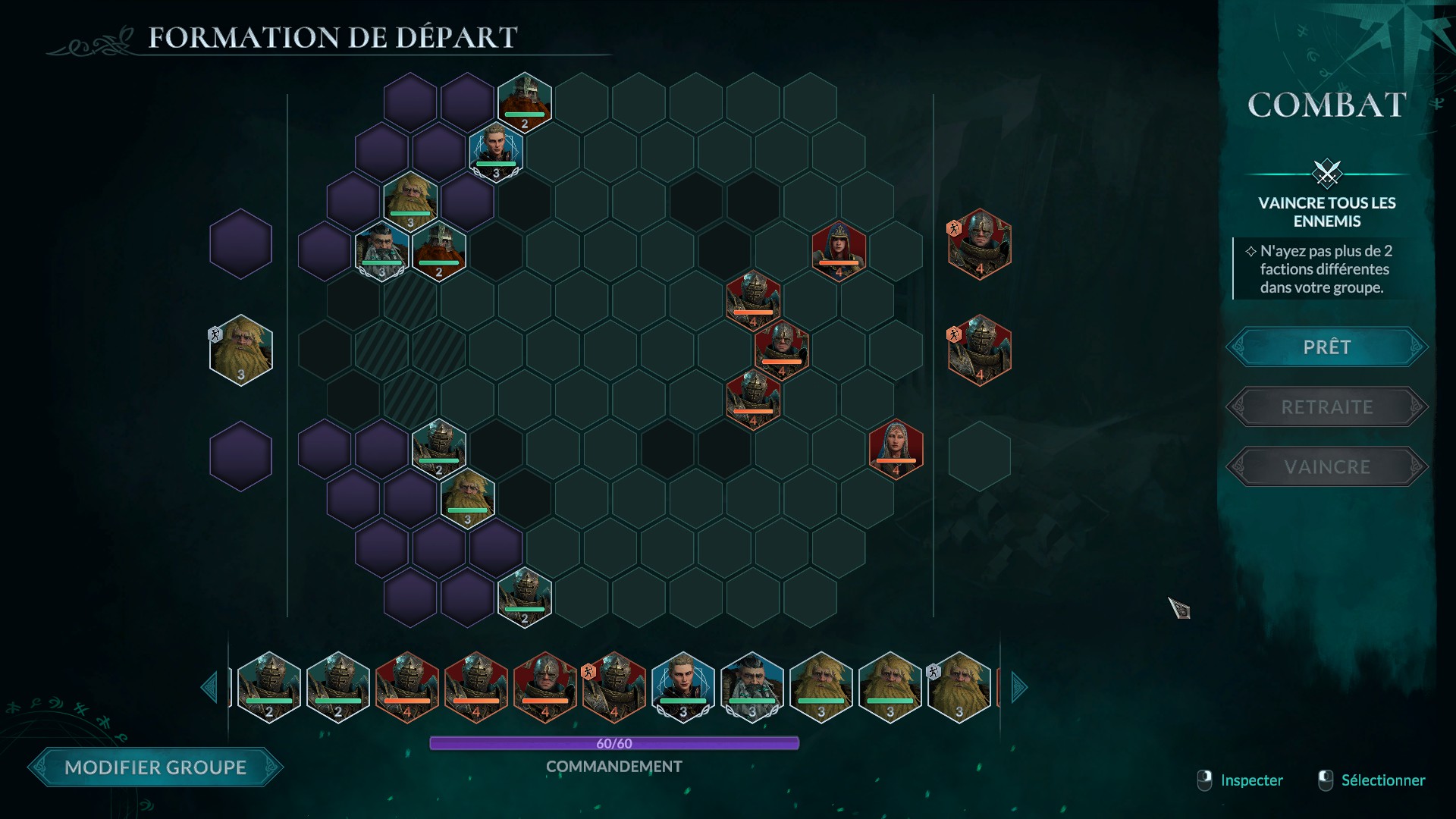
Task: Inspect the veiled enemy woman on the grid
Action: pos(896,449)
